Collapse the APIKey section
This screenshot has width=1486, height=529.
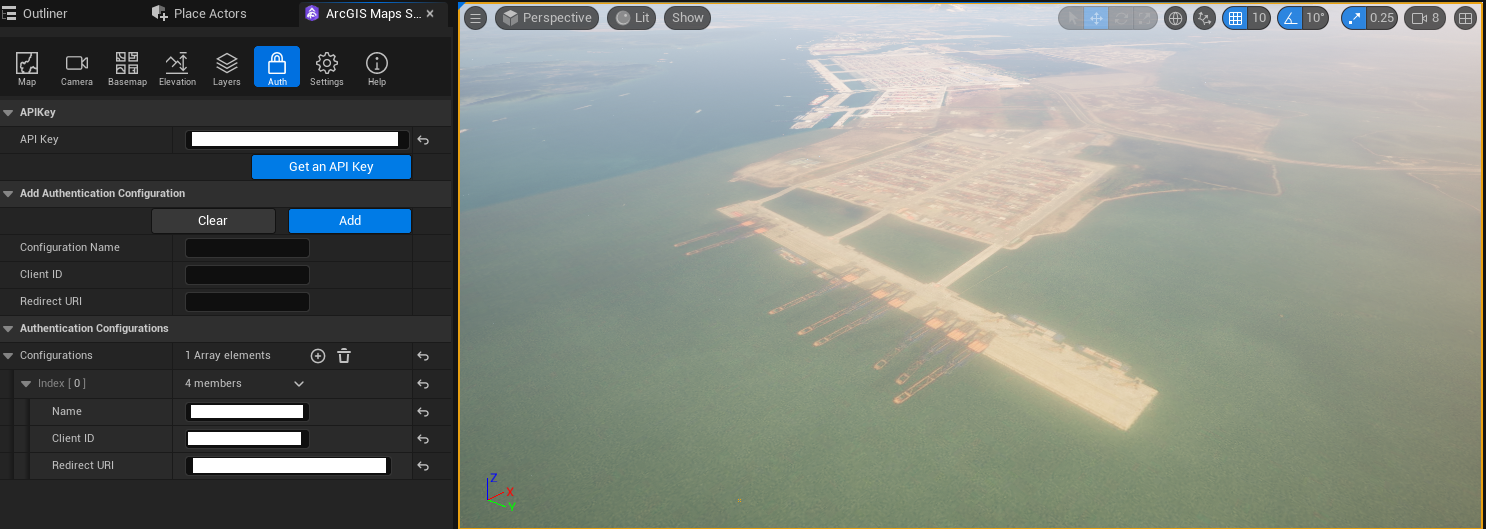click(8, 113)
